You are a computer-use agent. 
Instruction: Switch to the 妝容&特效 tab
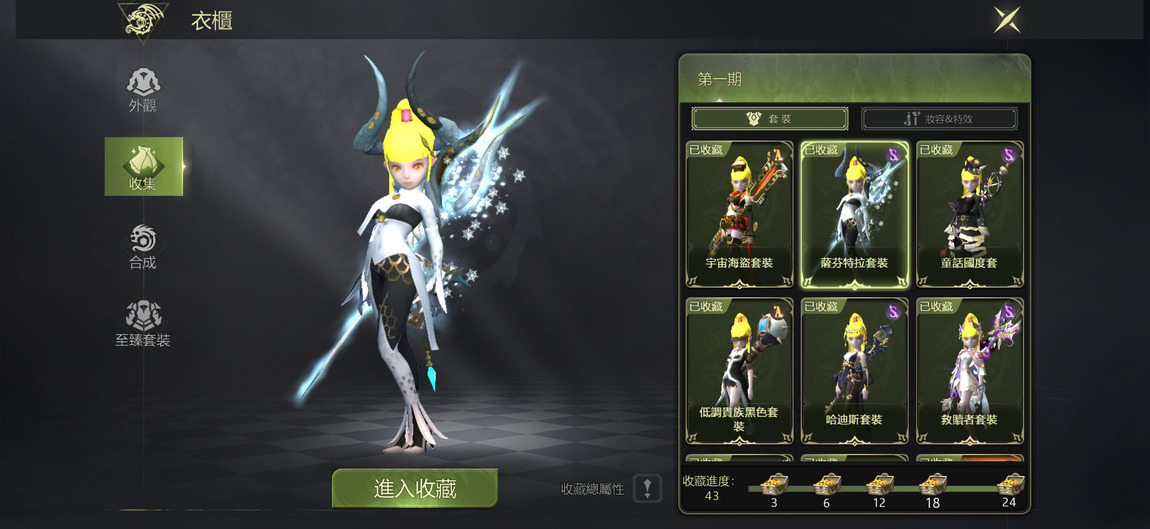coord(939,119)
